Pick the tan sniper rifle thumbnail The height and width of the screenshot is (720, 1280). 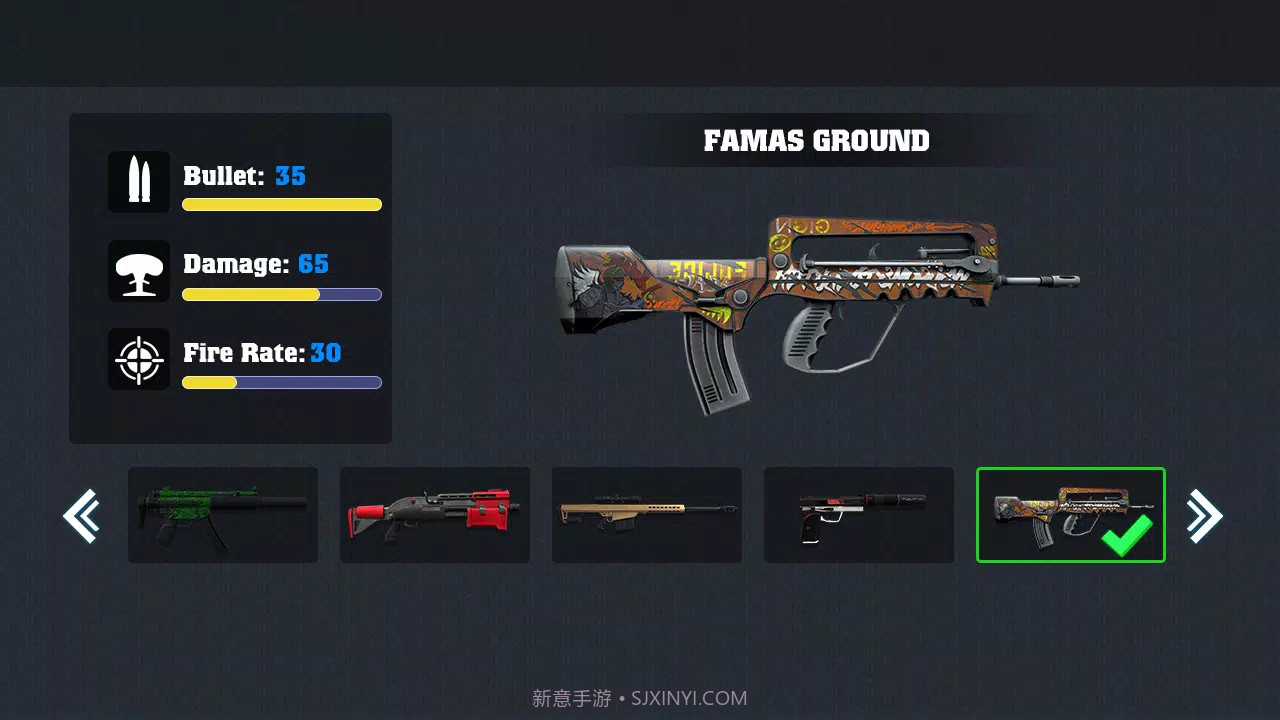pos(647,515)
